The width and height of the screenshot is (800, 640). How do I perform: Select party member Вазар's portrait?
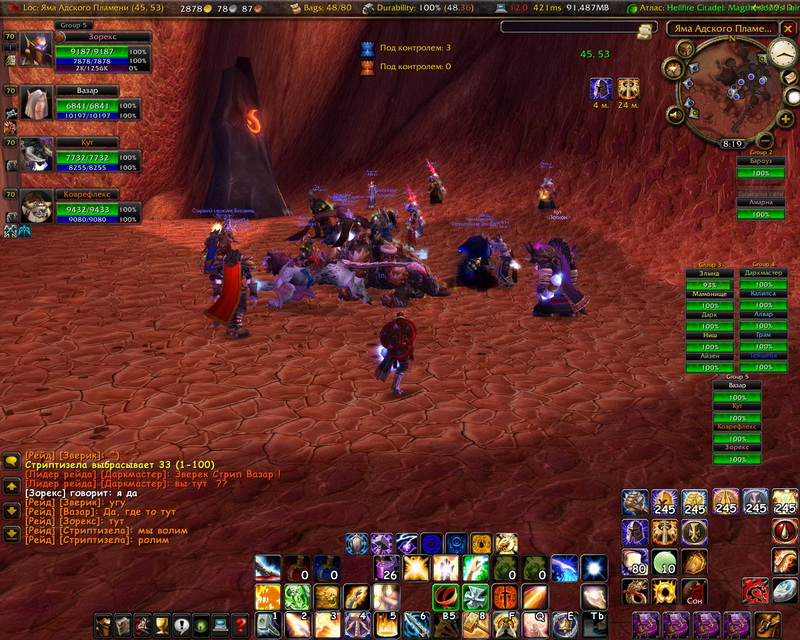[x=38, y=102]
